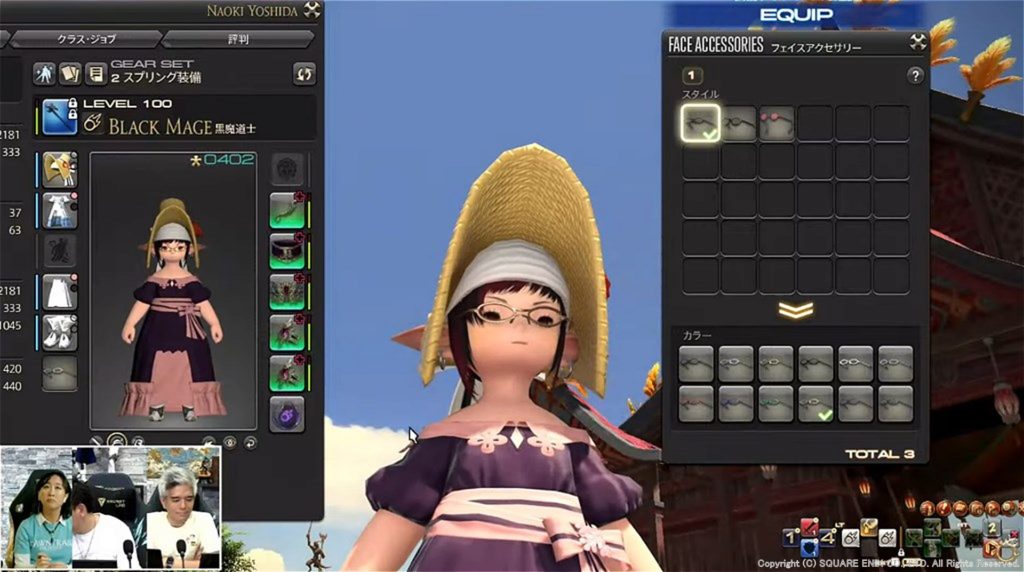Image resolution: width=1024 pixels, height=572 pixels.
Task: Close the Face Accessories window
Action: 918,42
